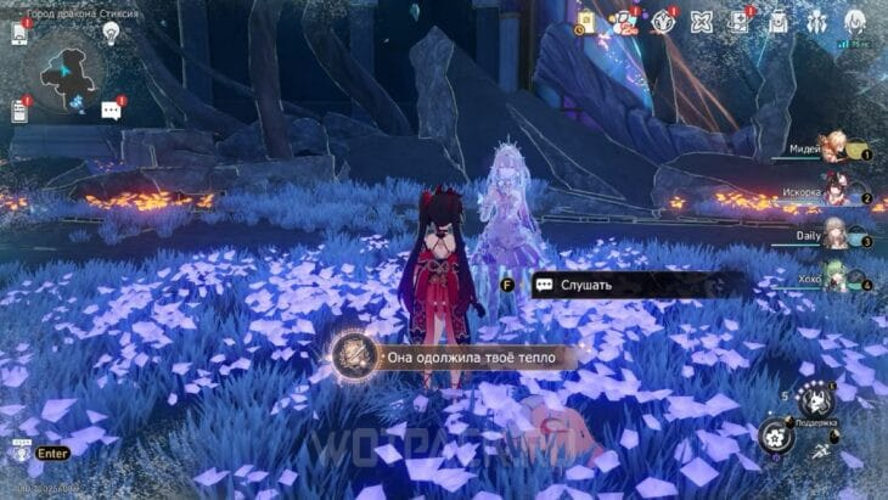Open the character portrait menu icon
The height and width of the screenshot is (500, 888).
point(854,21)
